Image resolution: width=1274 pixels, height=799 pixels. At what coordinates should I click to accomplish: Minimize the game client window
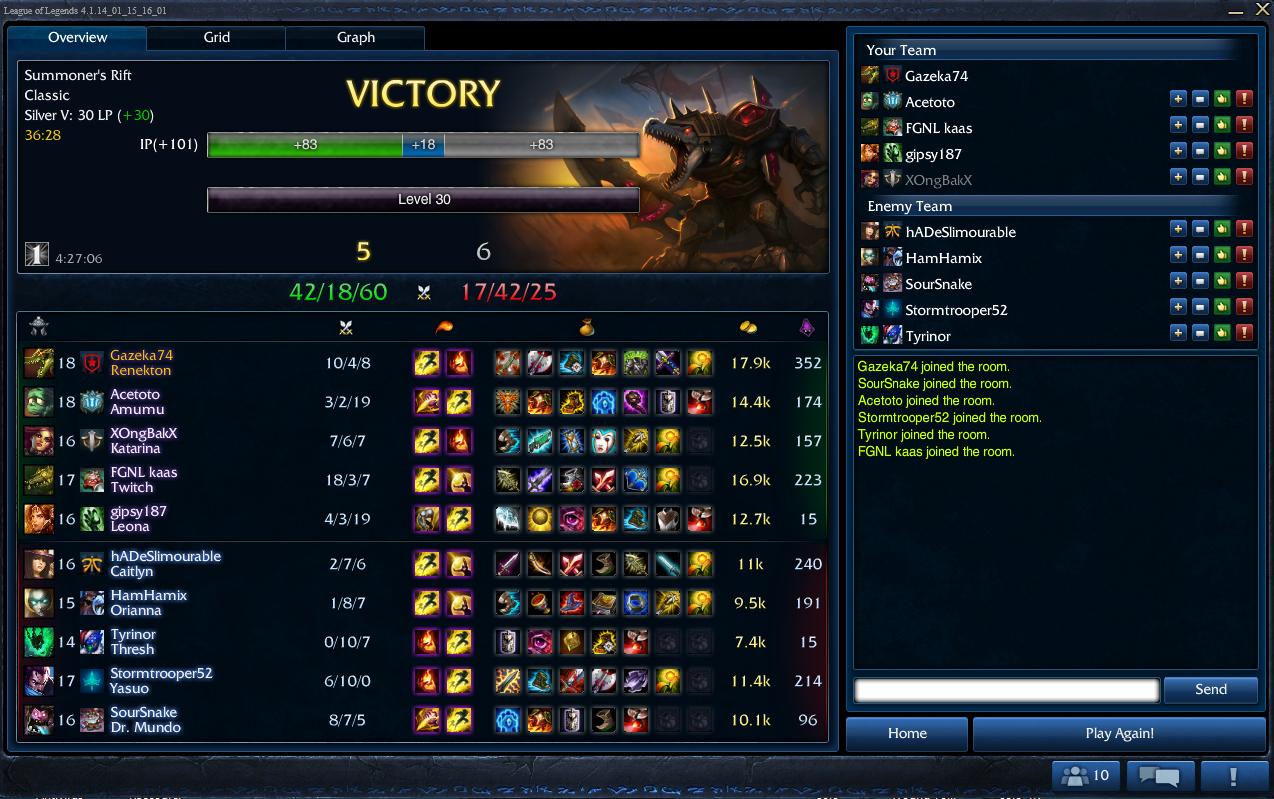(x=1236, y=10)
